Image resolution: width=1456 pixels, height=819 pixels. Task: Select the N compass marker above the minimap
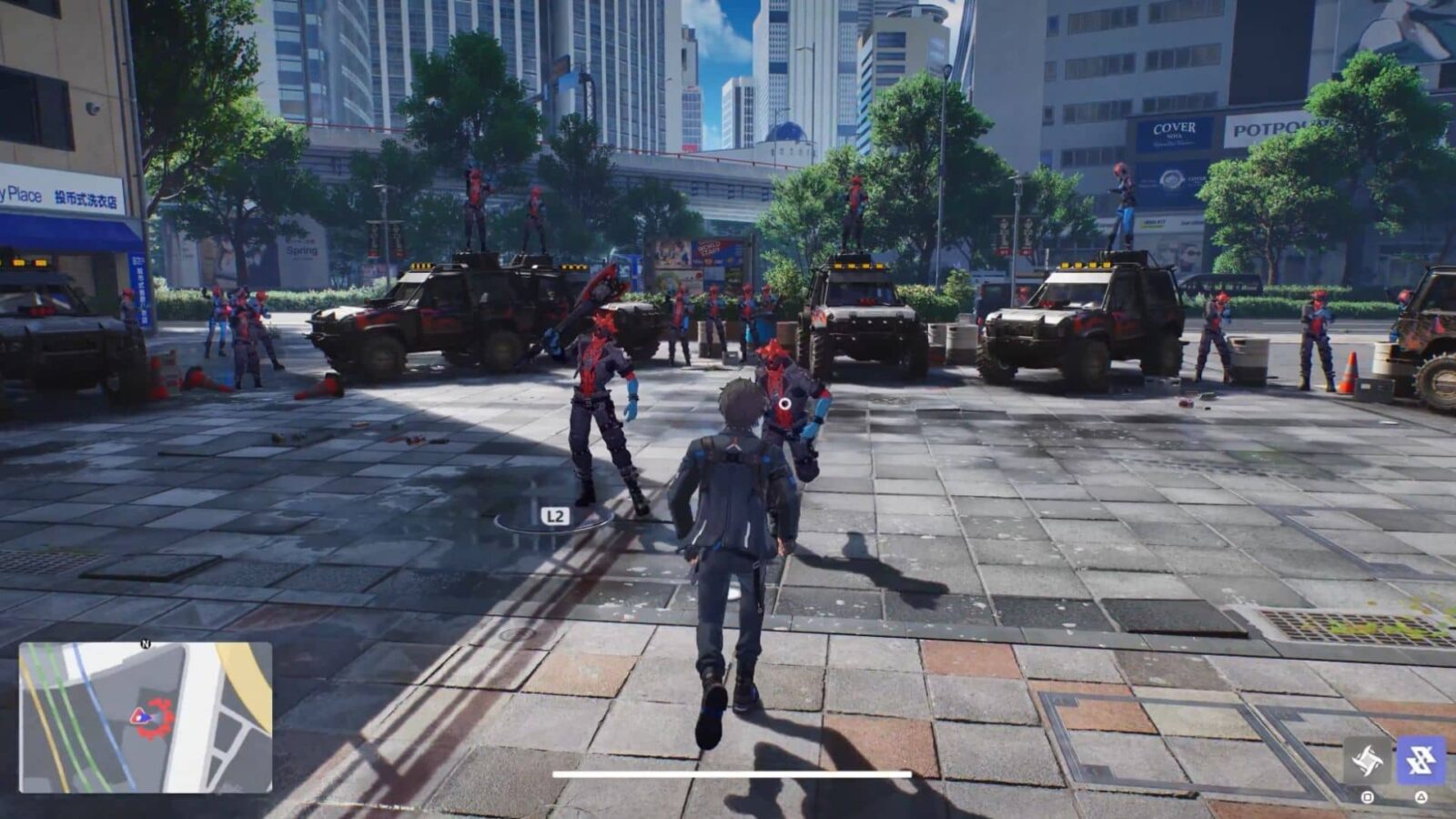tap(146, 643)
